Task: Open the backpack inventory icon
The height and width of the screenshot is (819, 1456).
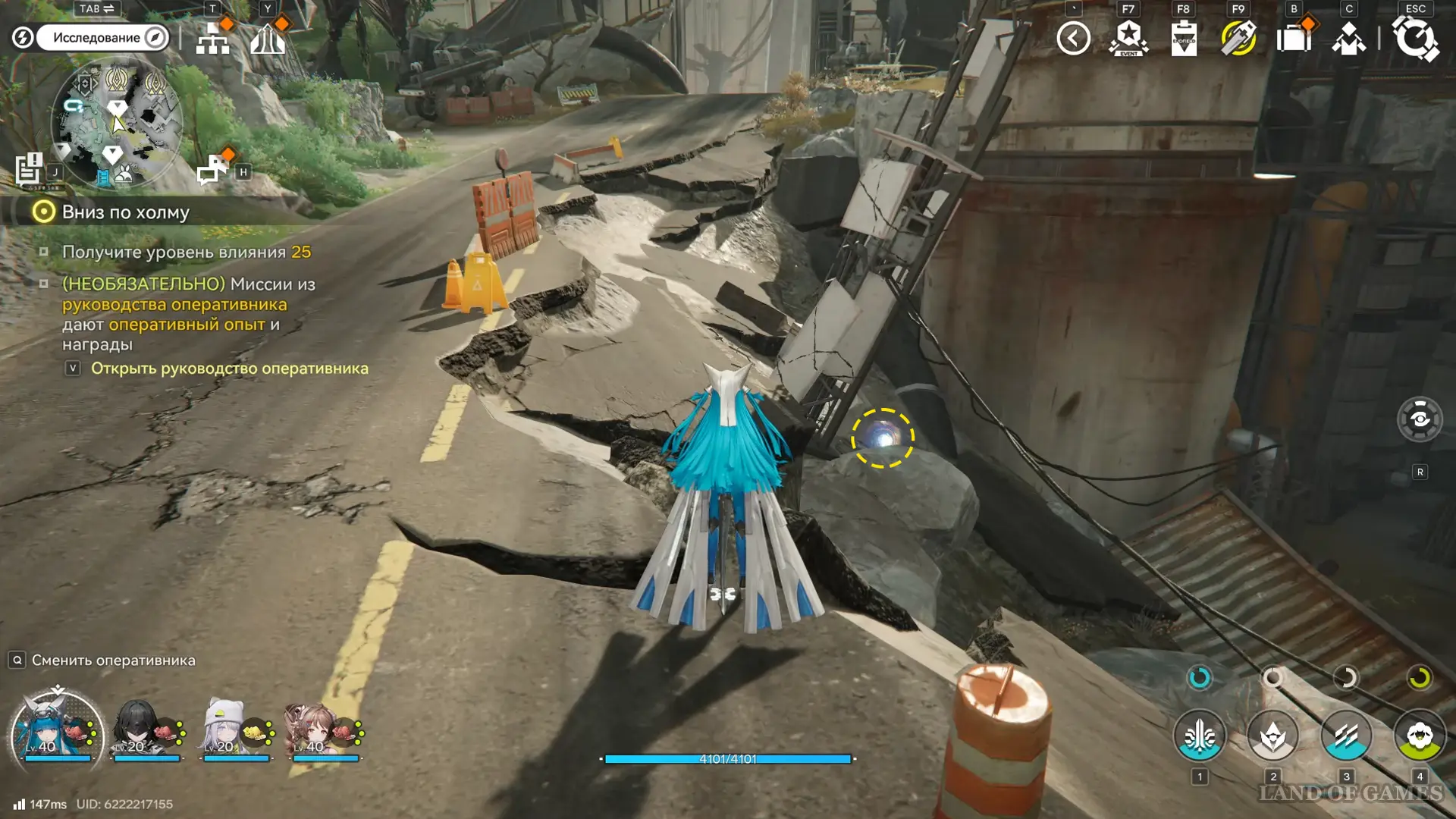Action: tap(1294, 38)
